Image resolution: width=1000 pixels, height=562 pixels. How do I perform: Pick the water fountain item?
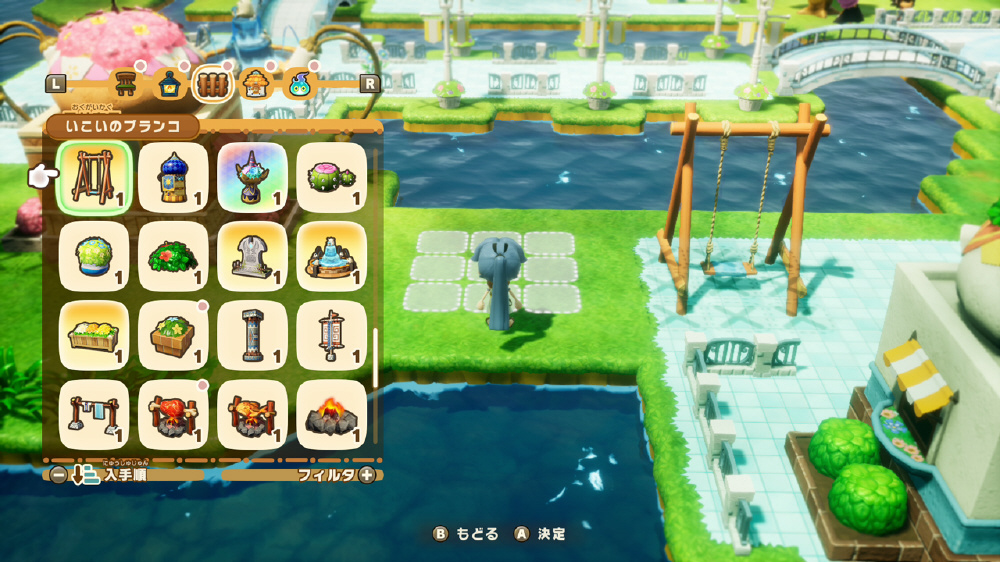332,257
